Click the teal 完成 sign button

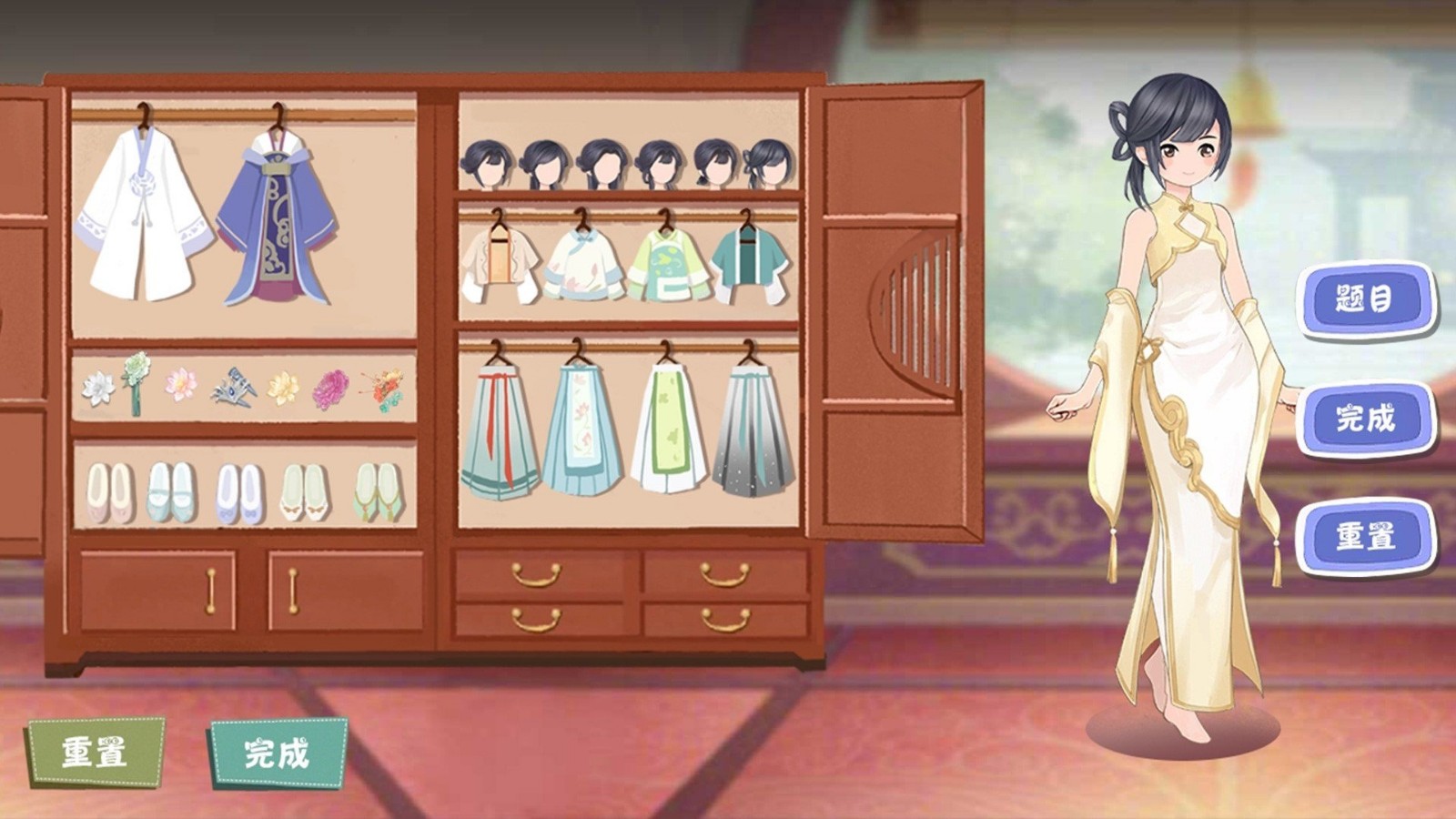click(277, 753)
